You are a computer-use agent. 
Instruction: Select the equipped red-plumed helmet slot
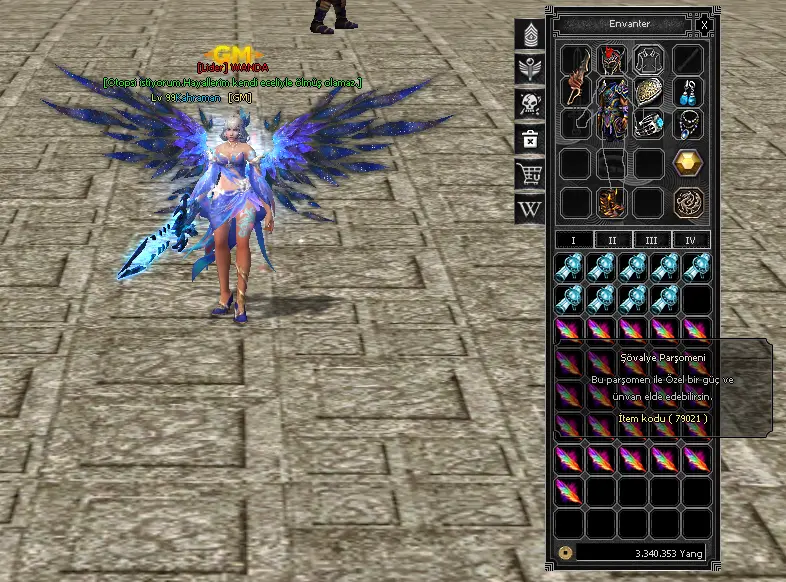click(x=612, y=60)
